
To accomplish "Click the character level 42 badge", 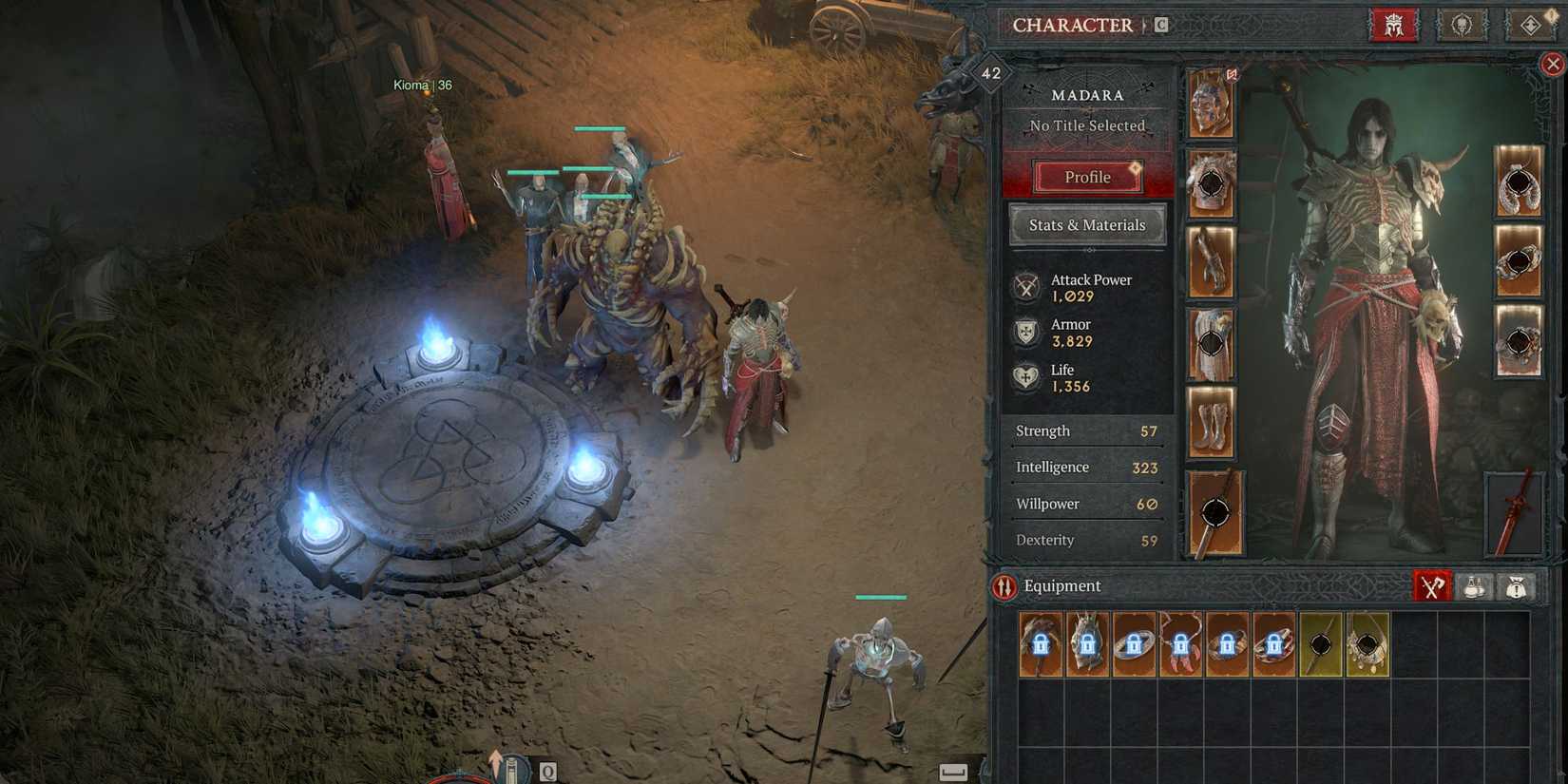I will (992, 70).
